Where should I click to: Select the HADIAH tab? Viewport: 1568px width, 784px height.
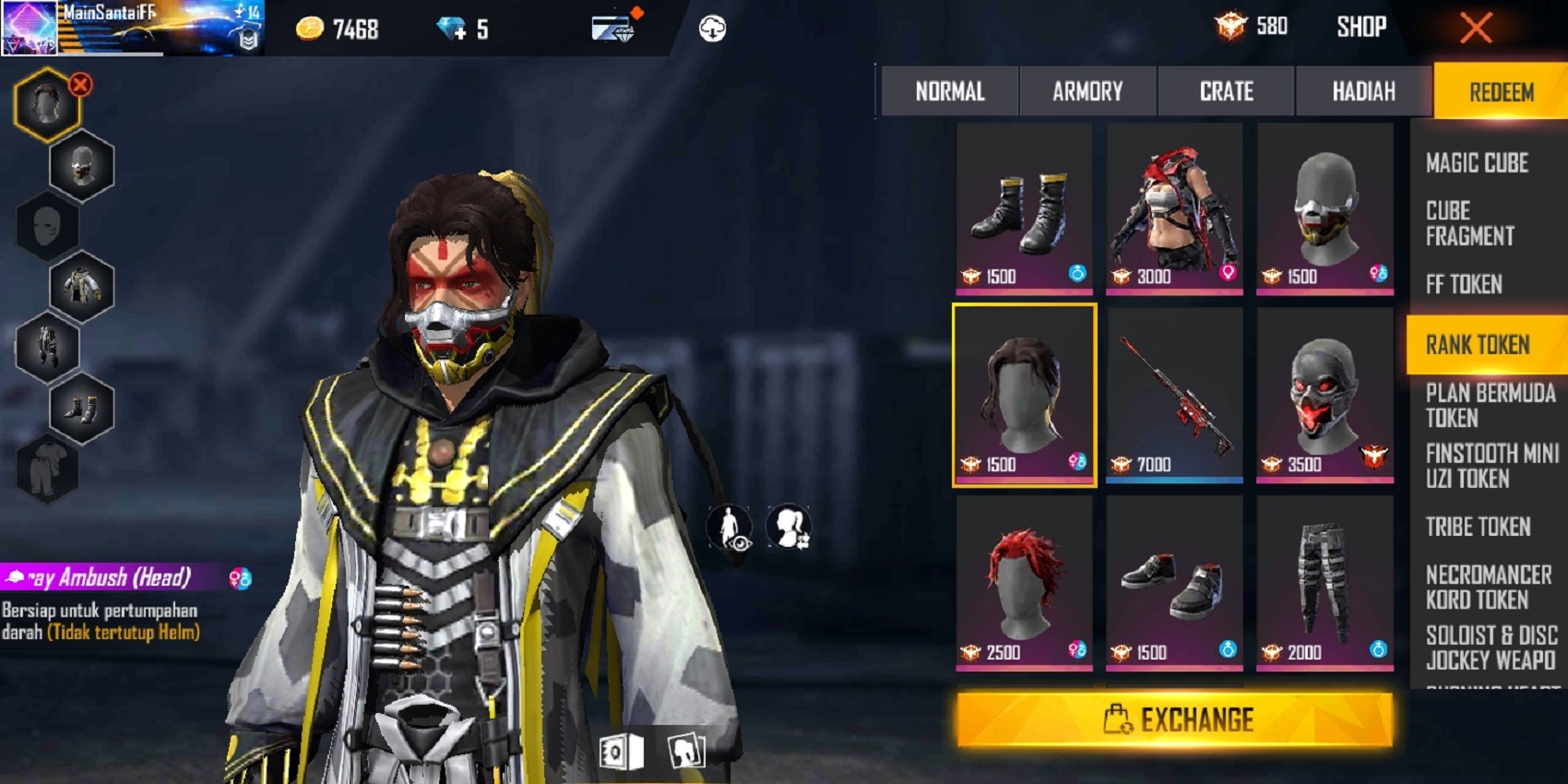pos(1362,90)
